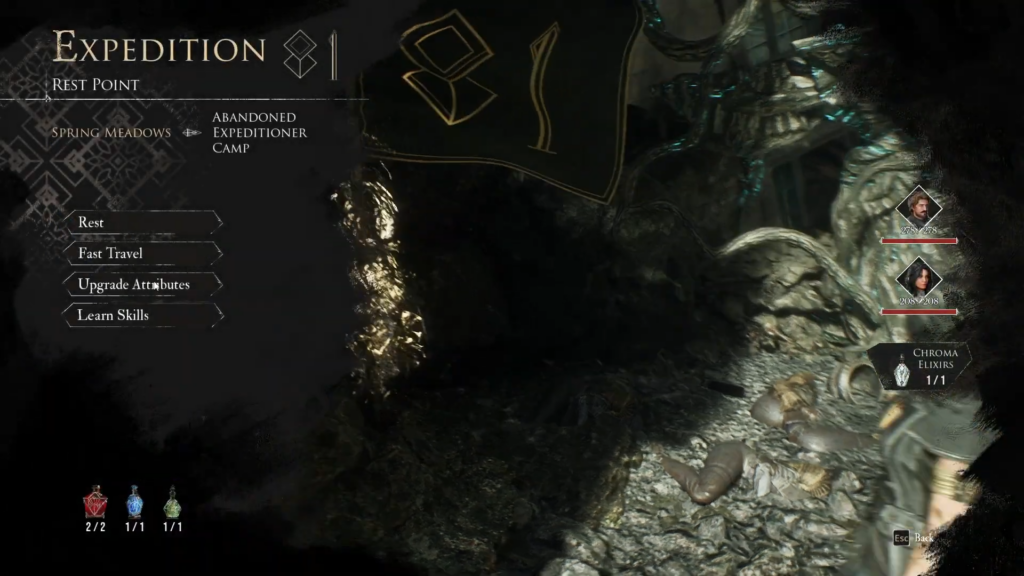Screen dimensions: 1024x576
Task: Select the blue energy tint flask
Action: [x=135, y=503]
